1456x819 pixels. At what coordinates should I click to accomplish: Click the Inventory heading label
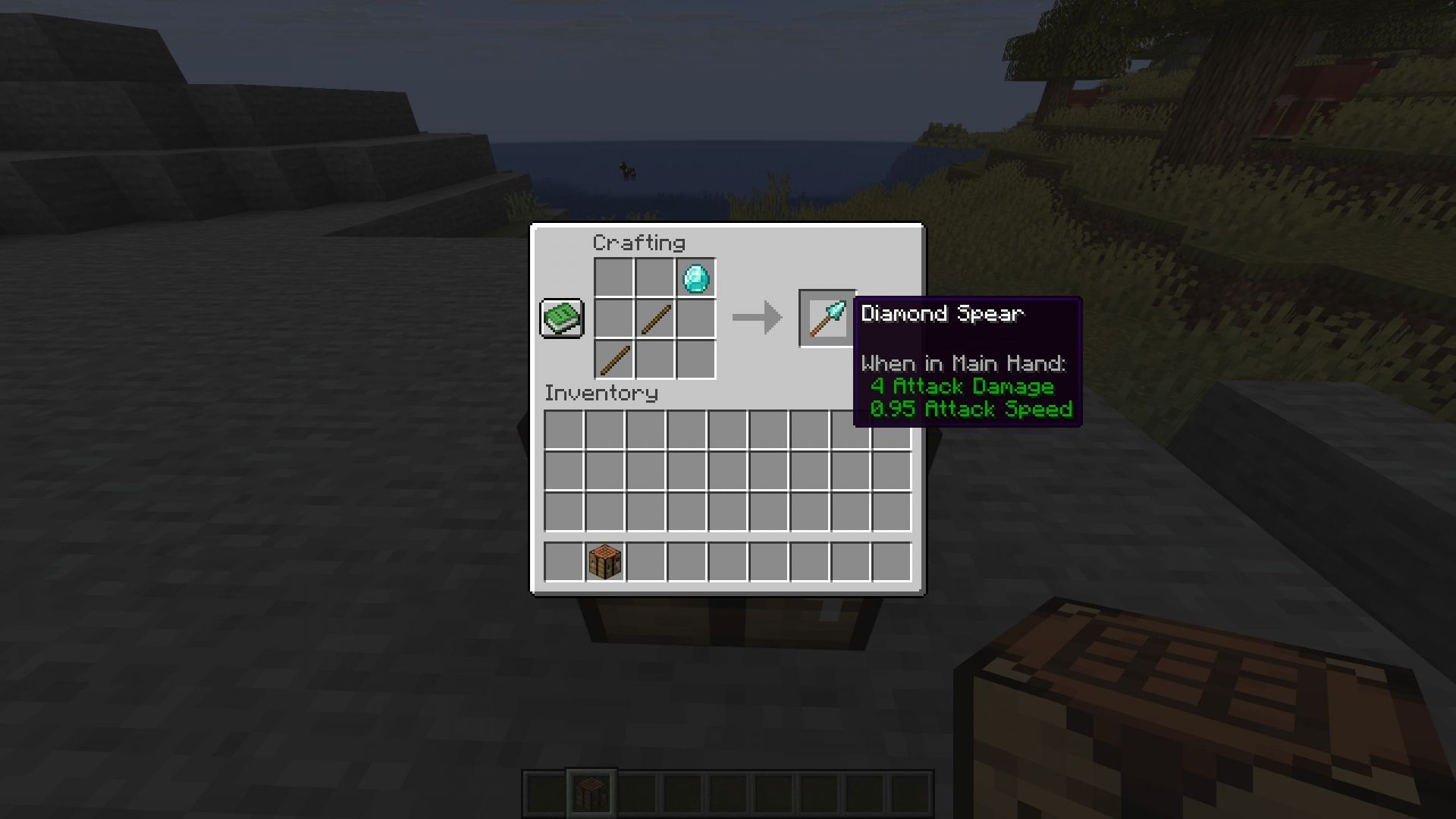tap(601, 394)
